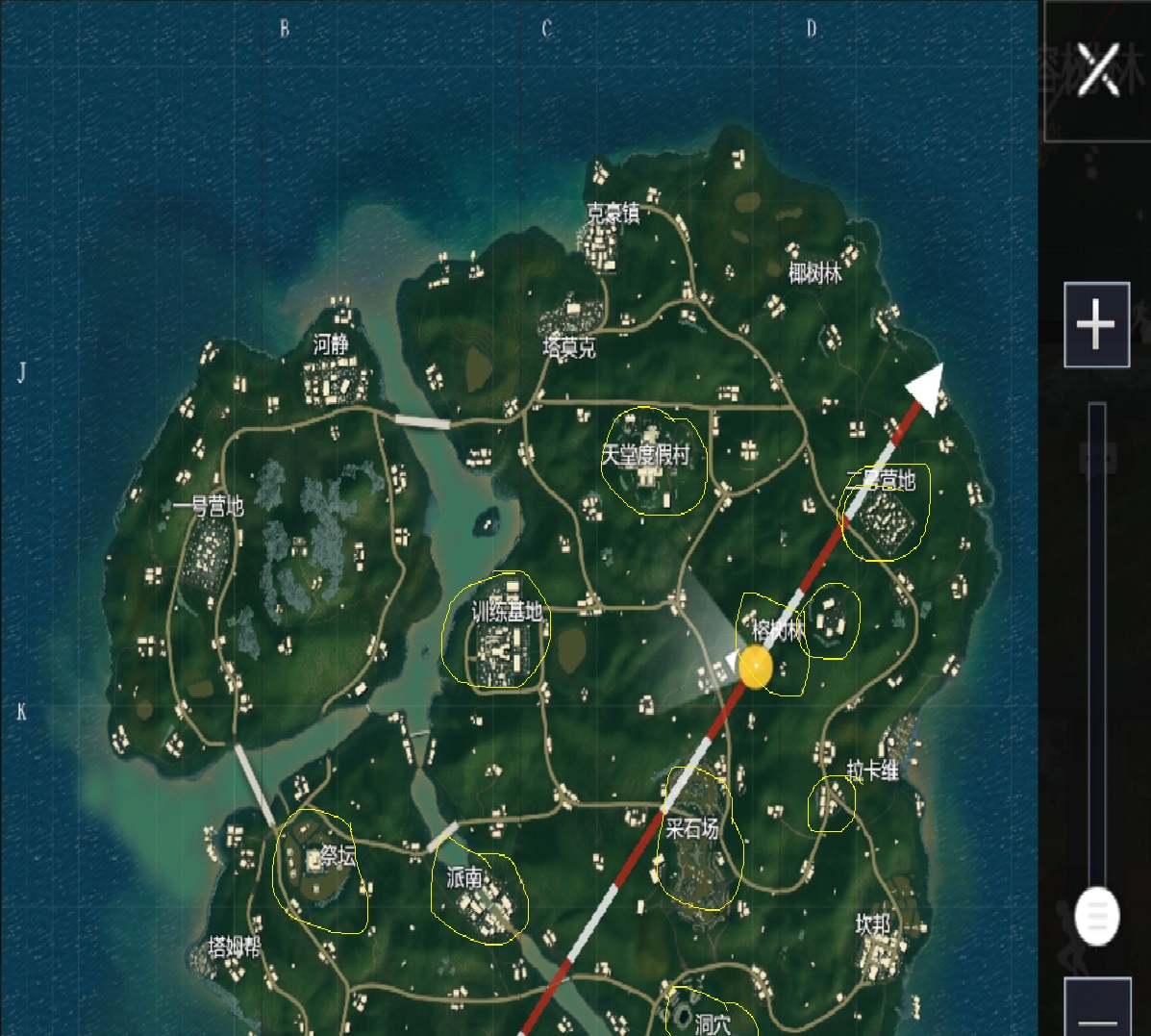The image size is (1151, 1036).
Task: Mark the 派南 location label
Action: tap(464, 876)
